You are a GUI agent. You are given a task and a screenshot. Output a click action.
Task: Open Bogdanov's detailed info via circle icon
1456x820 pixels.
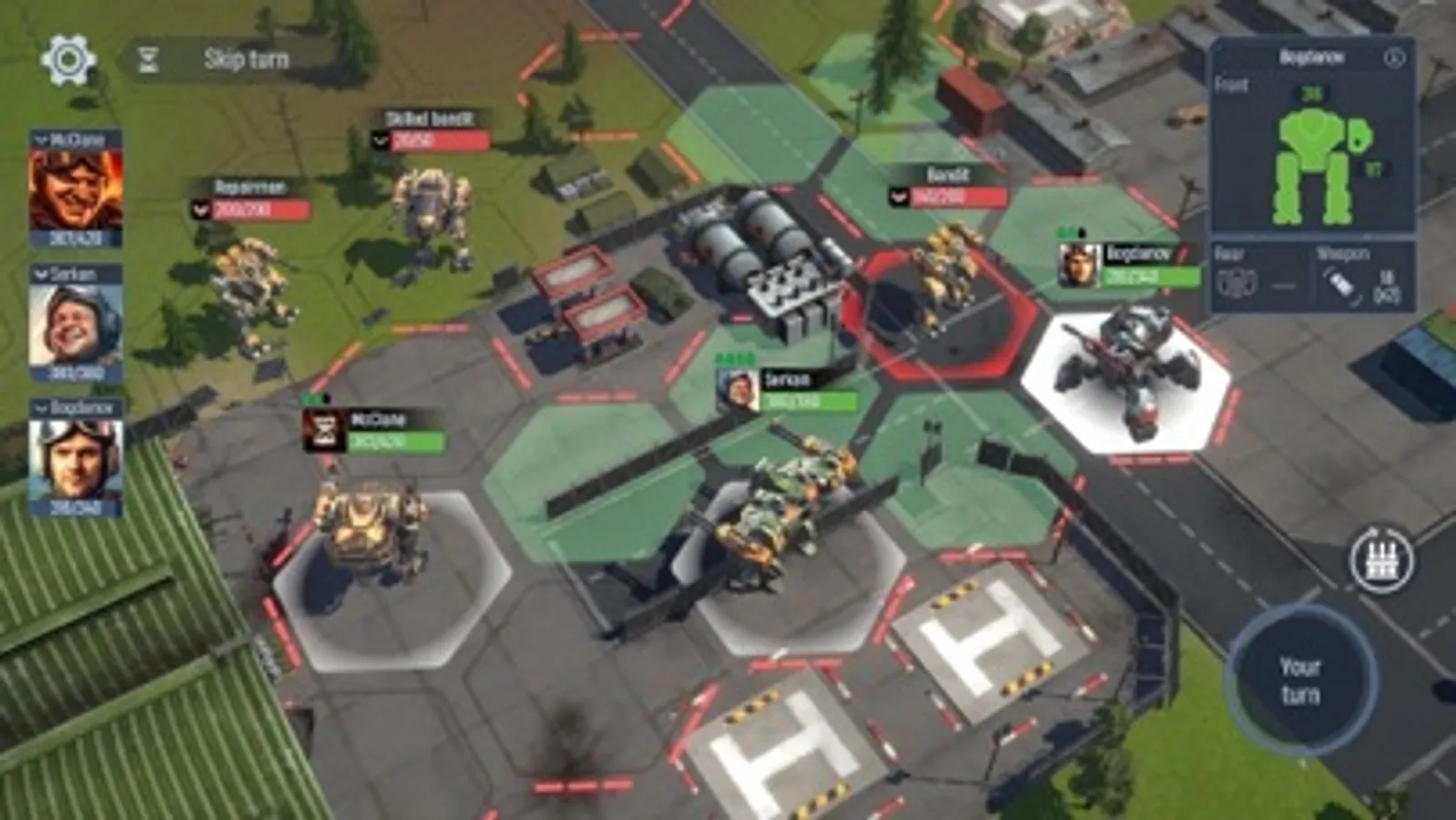pyautogui.click(x=1395, y=56)
